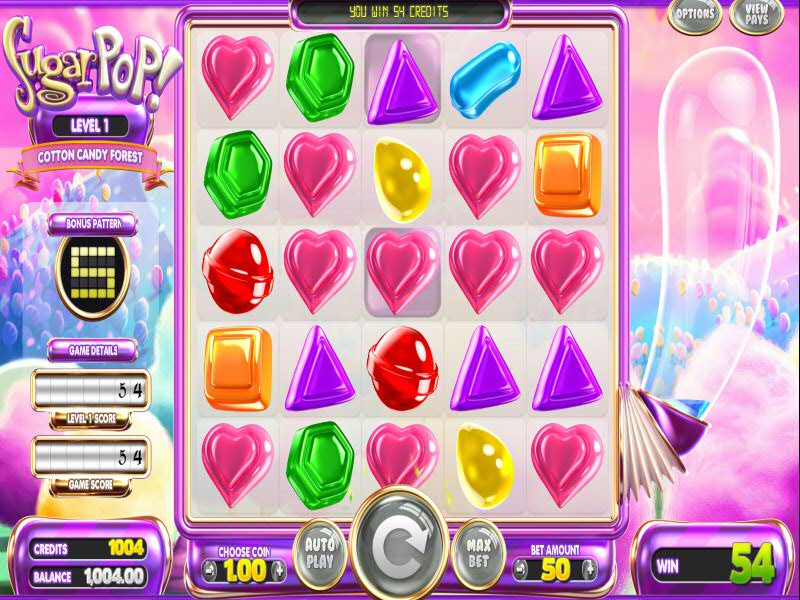Open the Options menu
The image size is (800, 600).
tap(695, 14)
